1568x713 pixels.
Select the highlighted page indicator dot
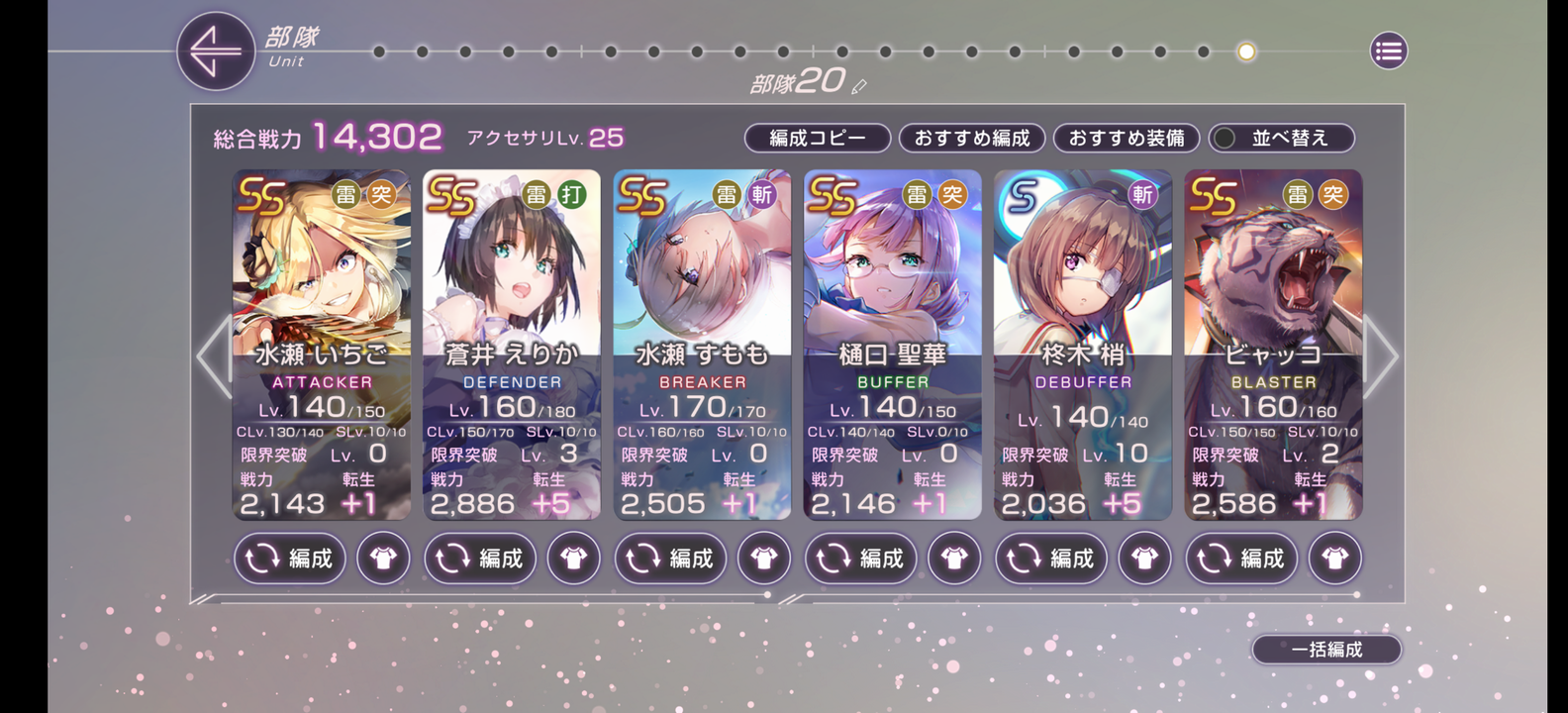[x=1244, y=51]
